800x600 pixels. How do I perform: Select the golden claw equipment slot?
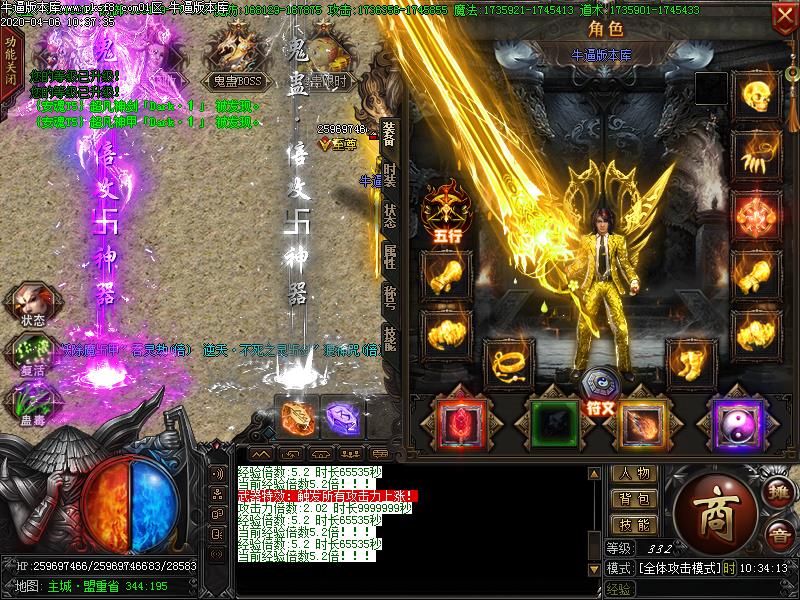[x=756, y=154]
